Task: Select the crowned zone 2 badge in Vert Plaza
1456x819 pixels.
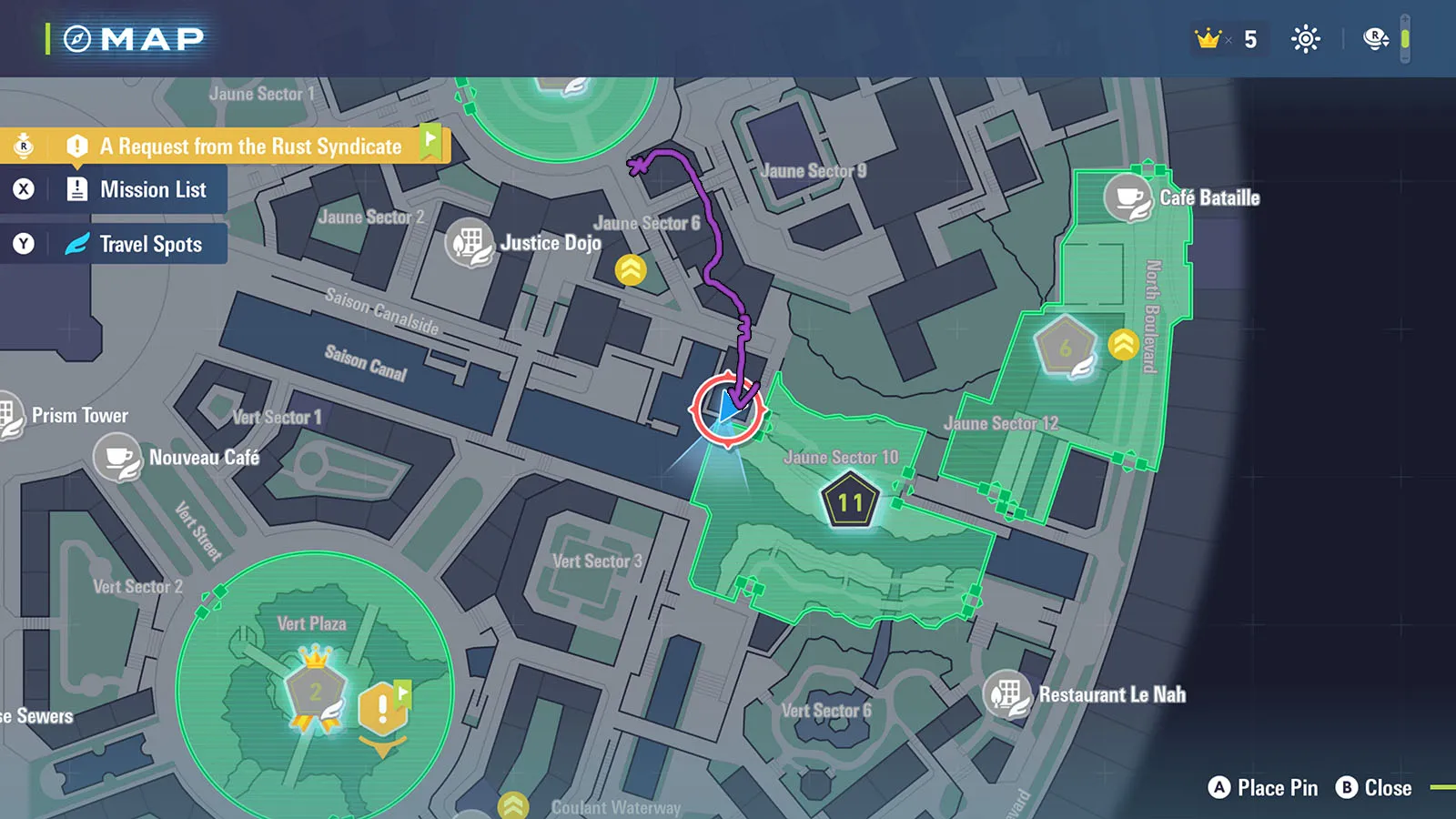Action: [315, 692]
